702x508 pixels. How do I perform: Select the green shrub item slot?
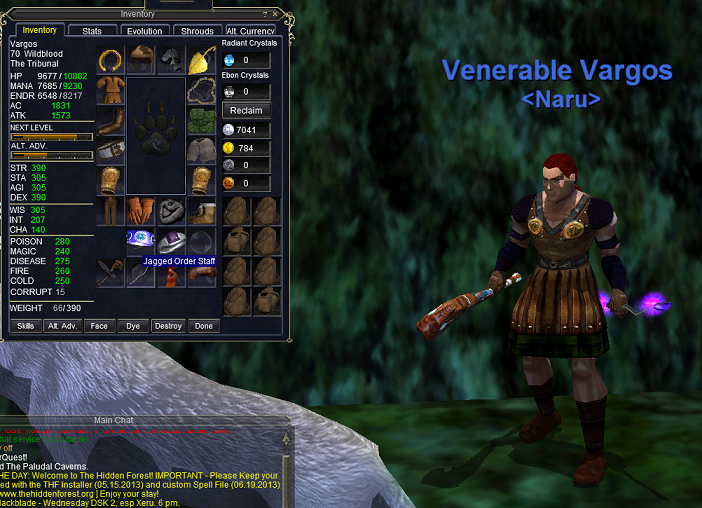[x=202, y=122]
